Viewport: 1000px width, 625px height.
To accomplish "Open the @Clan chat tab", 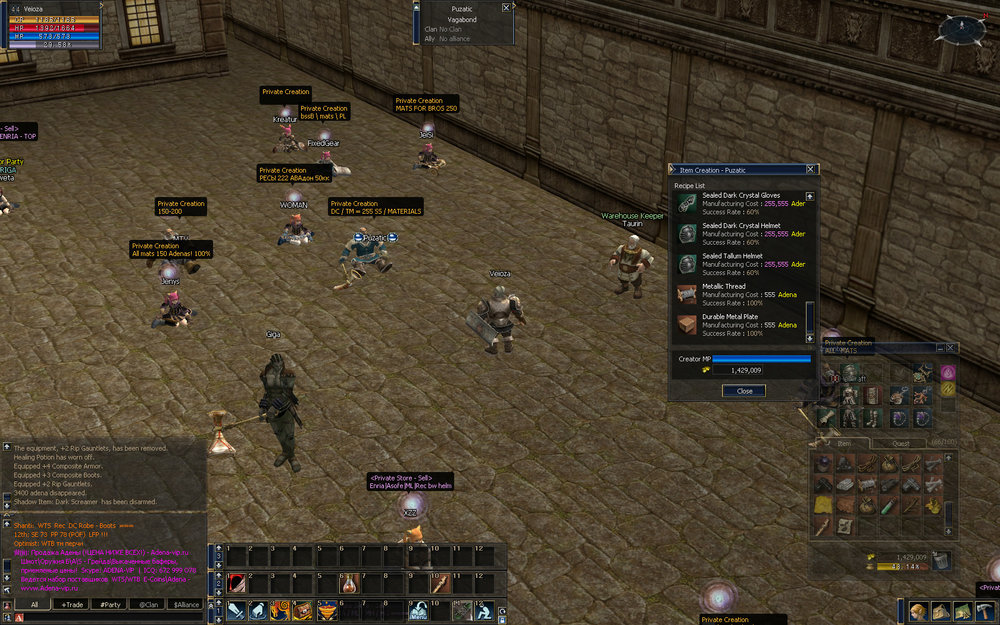I will (x=148, y=604).
